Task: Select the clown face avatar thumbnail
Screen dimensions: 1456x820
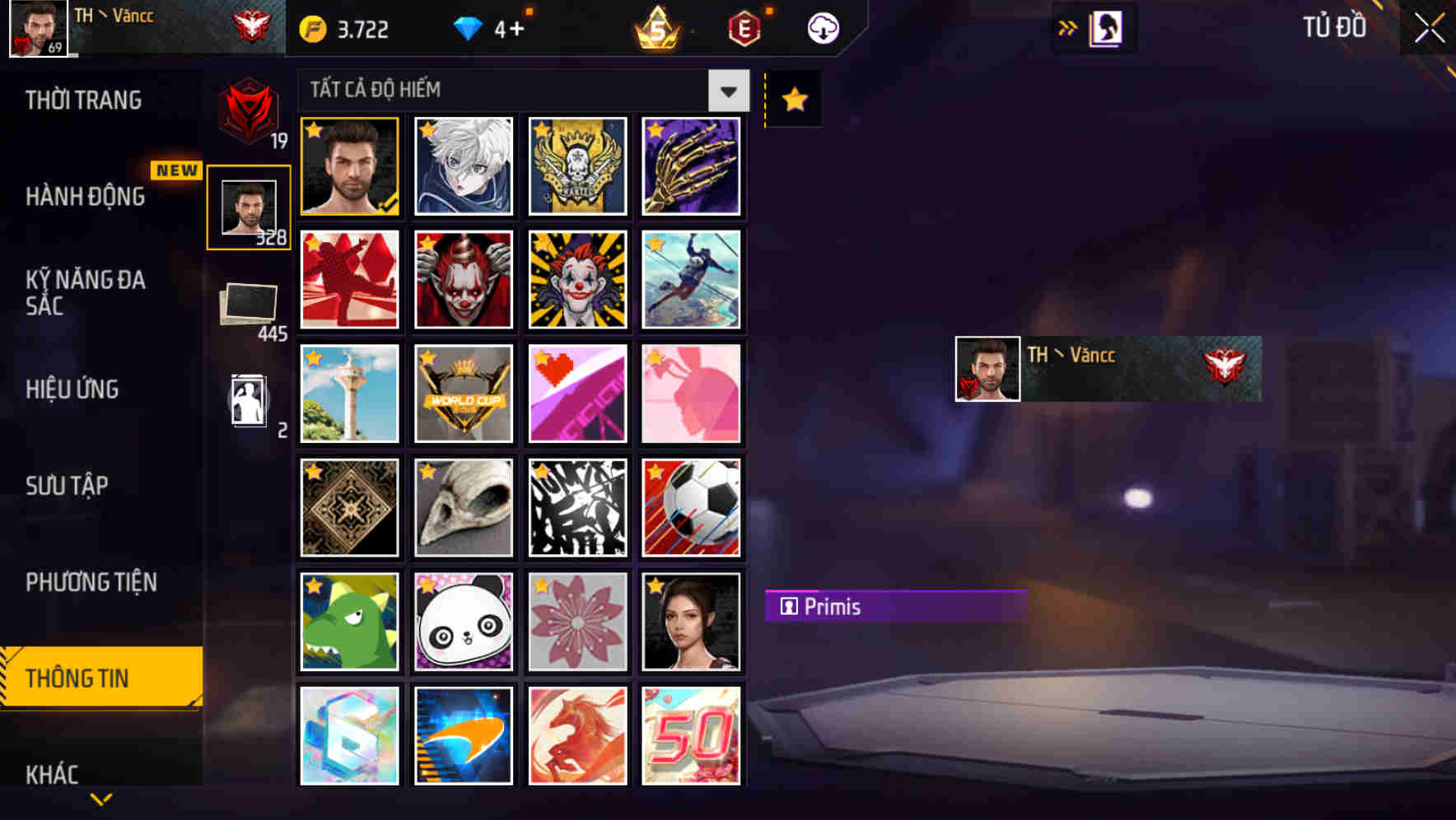Action: [577, 280]
